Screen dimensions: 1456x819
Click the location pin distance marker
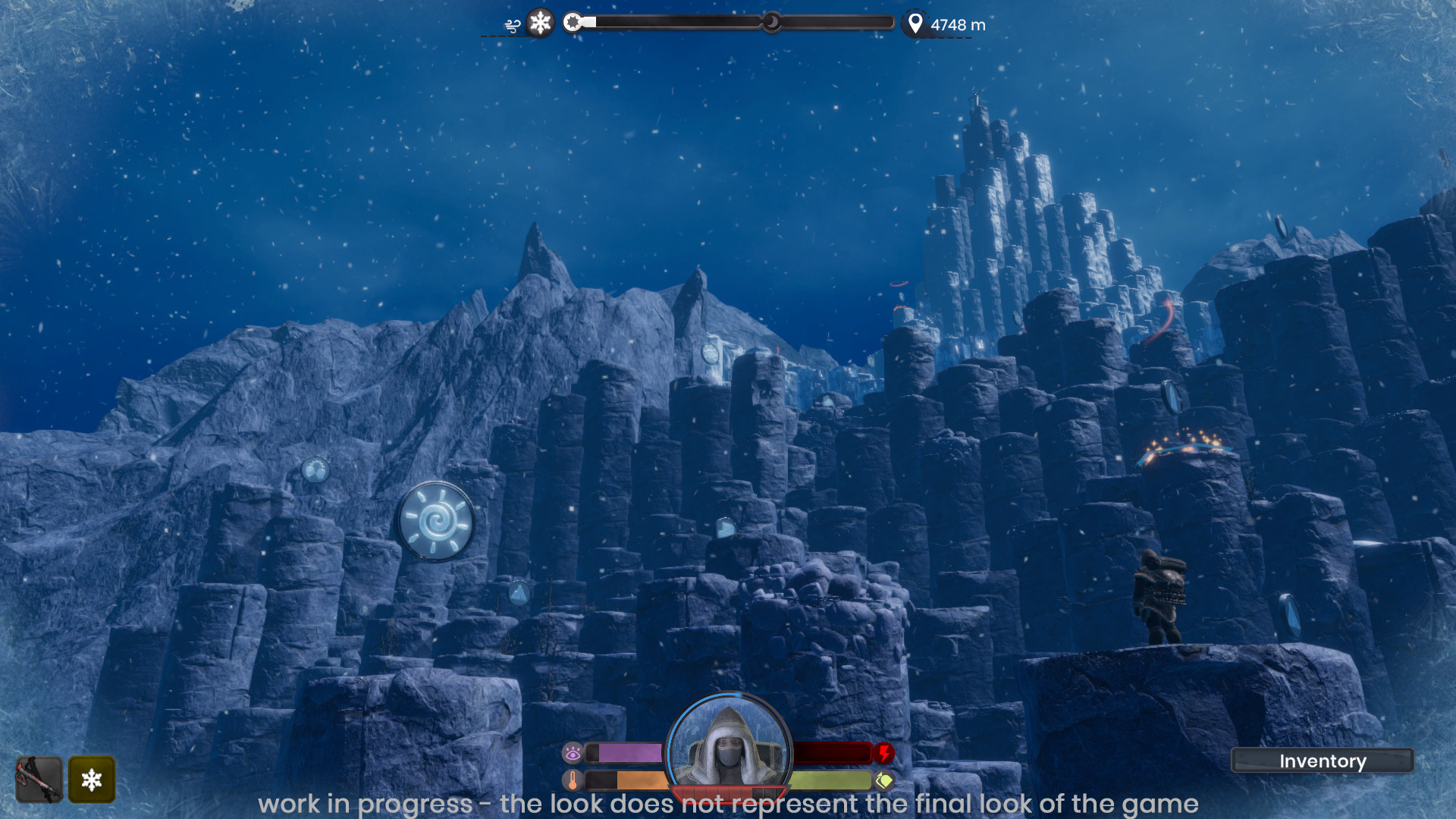coord(915,24)
